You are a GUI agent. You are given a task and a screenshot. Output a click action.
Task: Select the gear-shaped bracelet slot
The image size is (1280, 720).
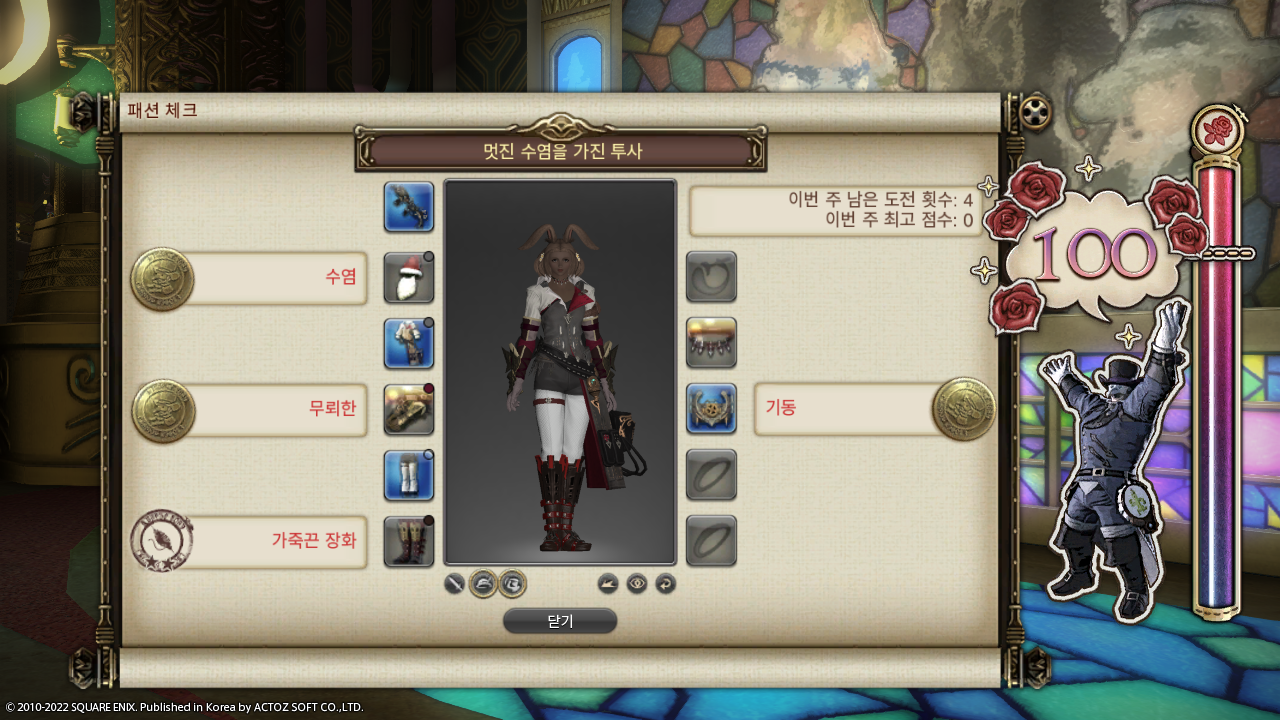coord(711,409)
